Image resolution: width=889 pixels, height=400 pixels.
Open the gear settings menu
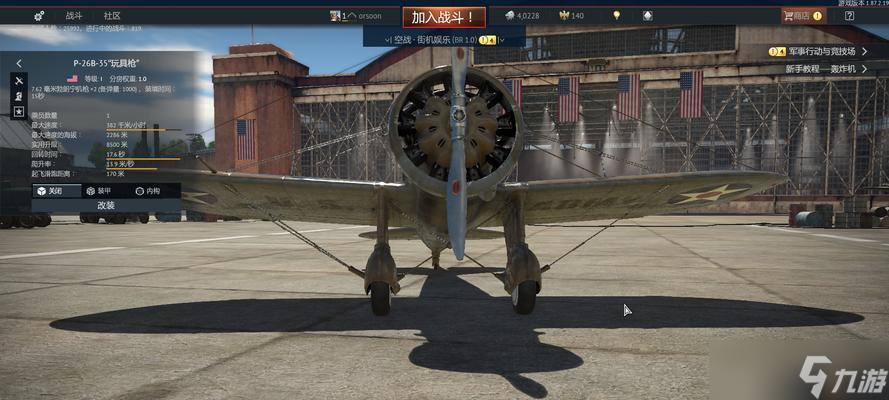[x=39, y=16]
